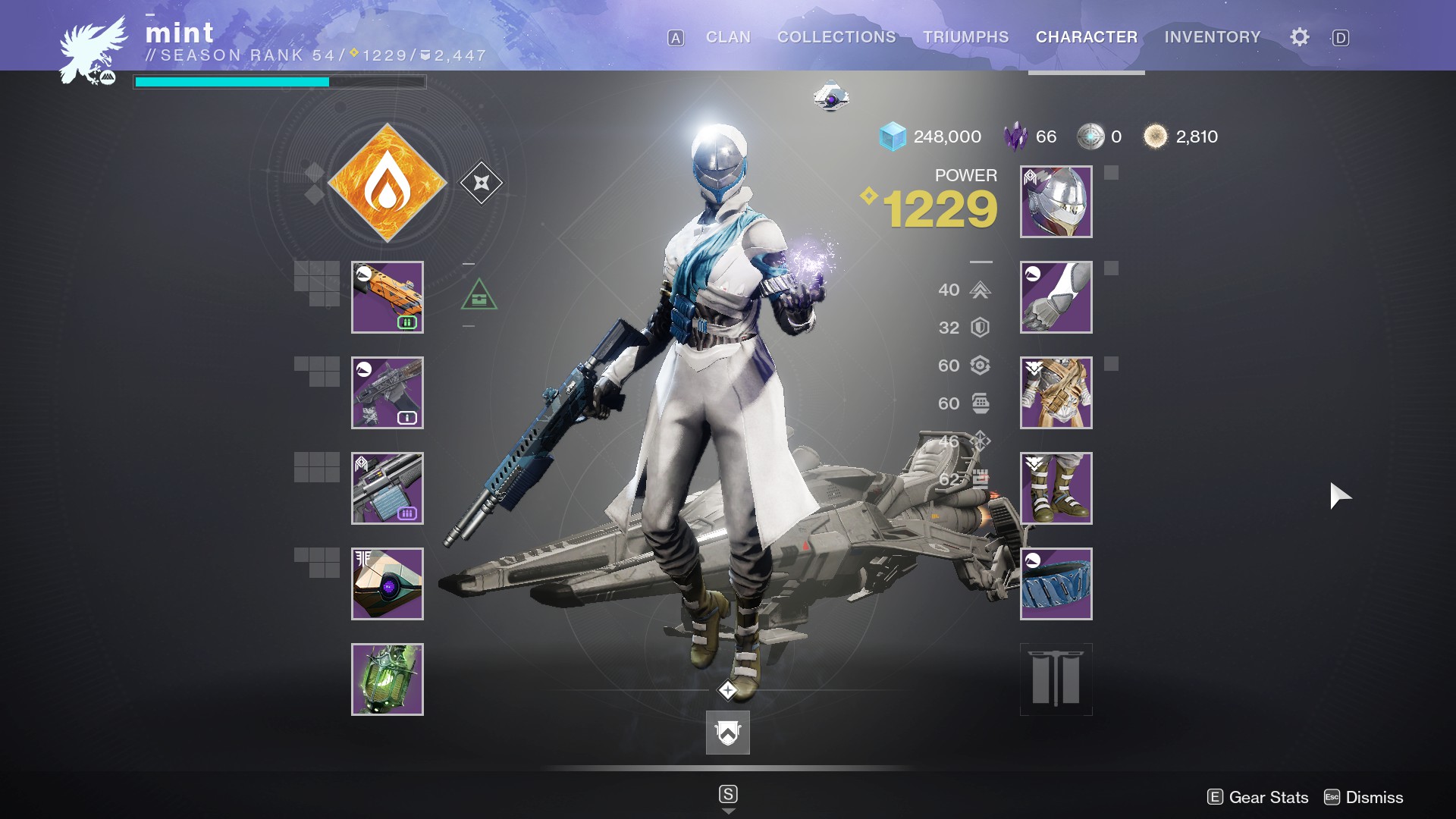The width and height of the screenshot is (1456, 819).
Task: Select the energy weapon slot
Action: [x=388, y=393]
